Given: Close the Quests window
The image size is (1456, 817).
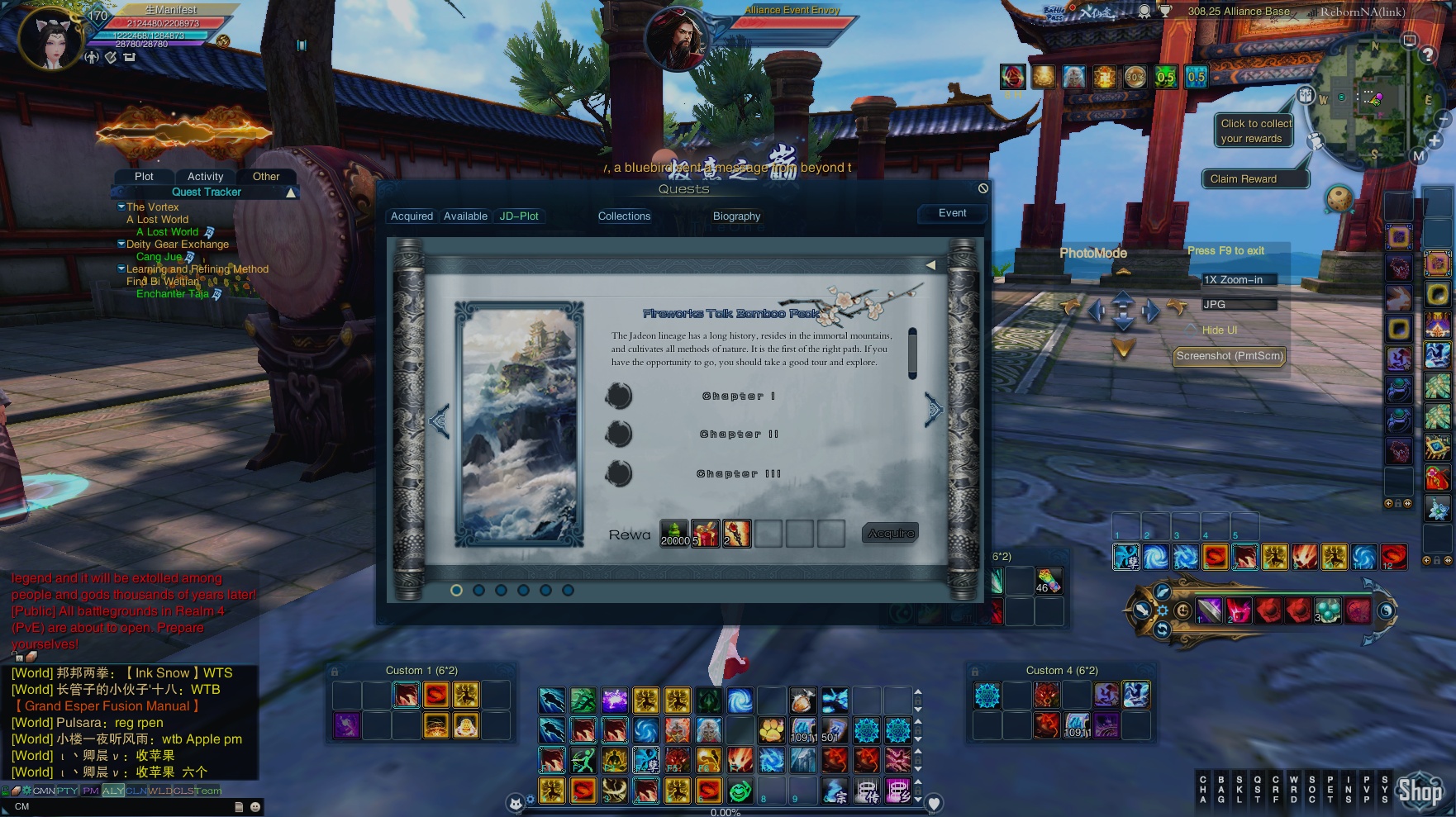Looking at the screenshot, I should click(x=983, y=188).
